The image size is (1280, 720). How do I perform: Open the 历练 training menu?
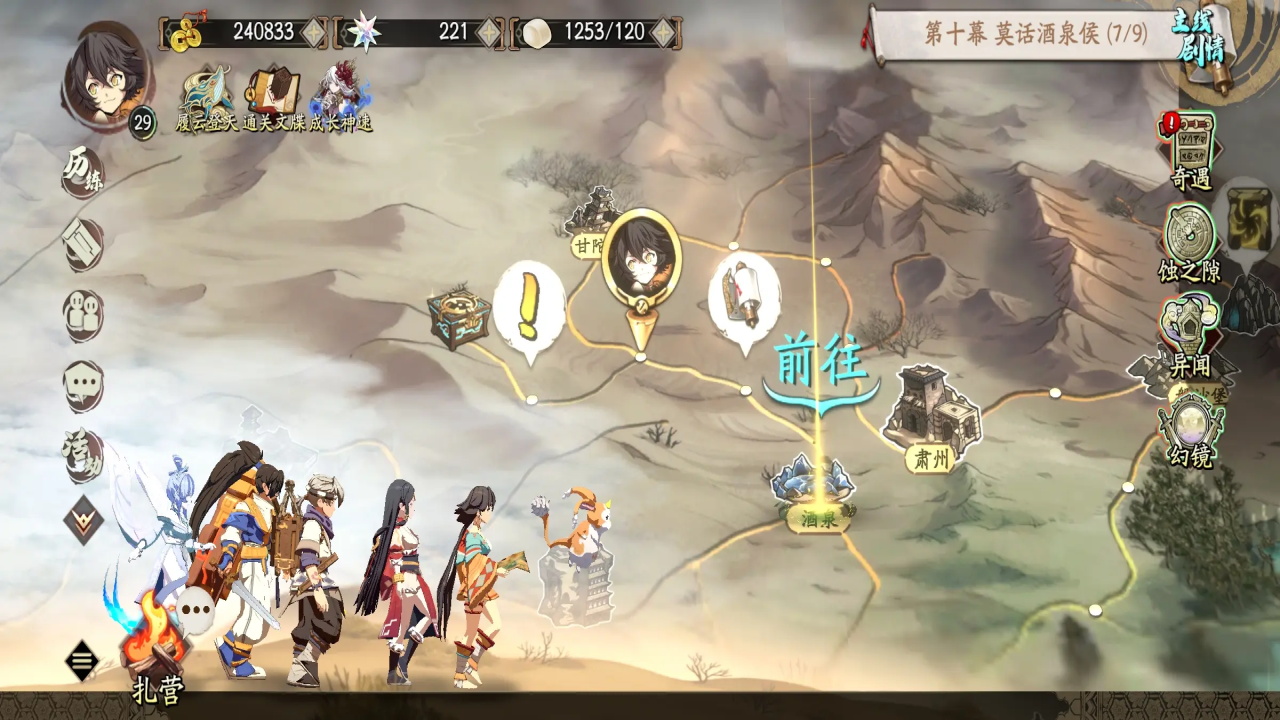pyautogui.click(x=84, y=172)
